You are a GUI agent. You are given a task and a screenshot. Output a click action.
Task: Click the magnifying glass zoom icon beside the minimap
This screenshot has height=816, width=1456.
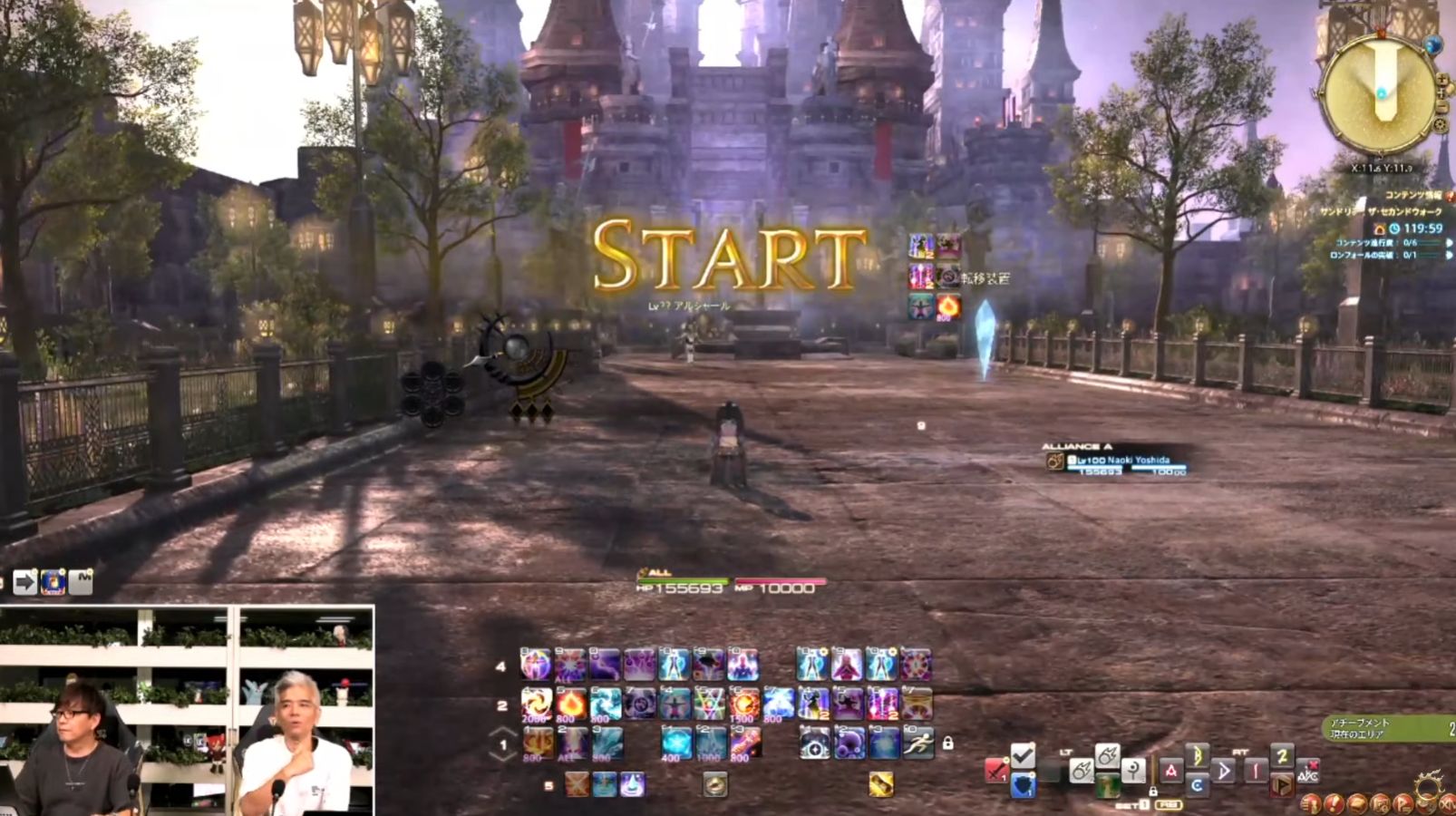(1441, 80)
